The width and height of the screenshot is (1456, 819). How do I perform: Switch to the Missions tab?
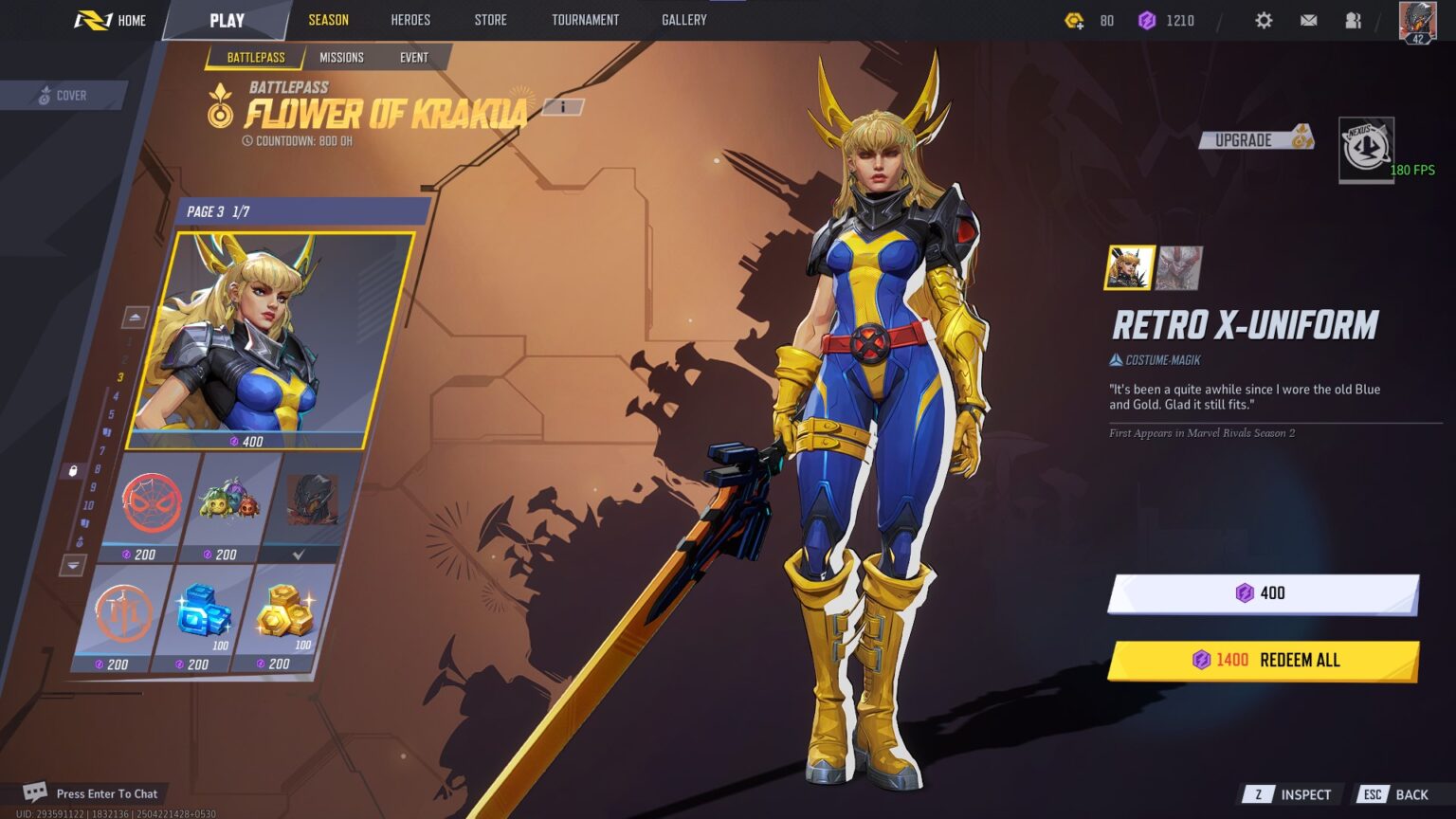pos(341,58)
